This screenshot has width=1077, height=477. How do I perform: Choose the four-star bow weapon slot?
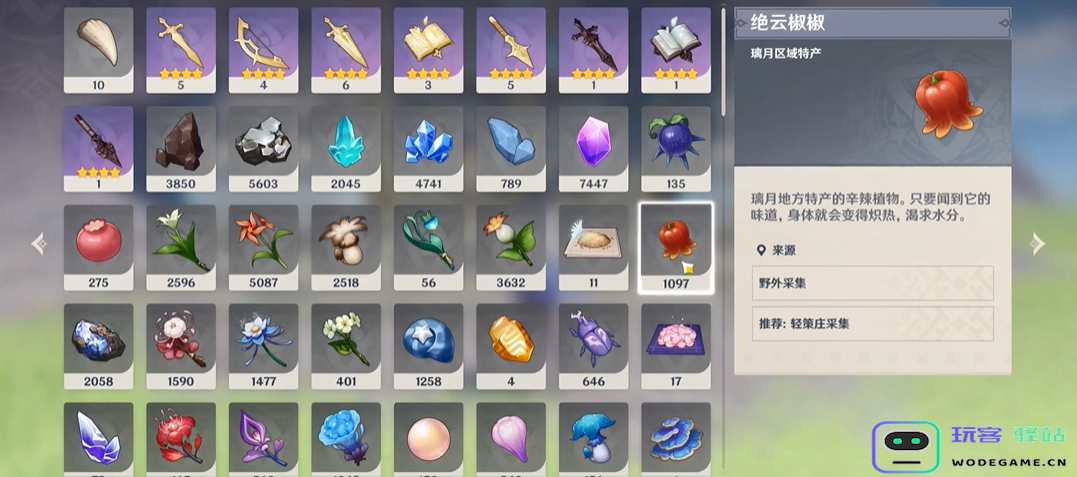pos(263,48)
